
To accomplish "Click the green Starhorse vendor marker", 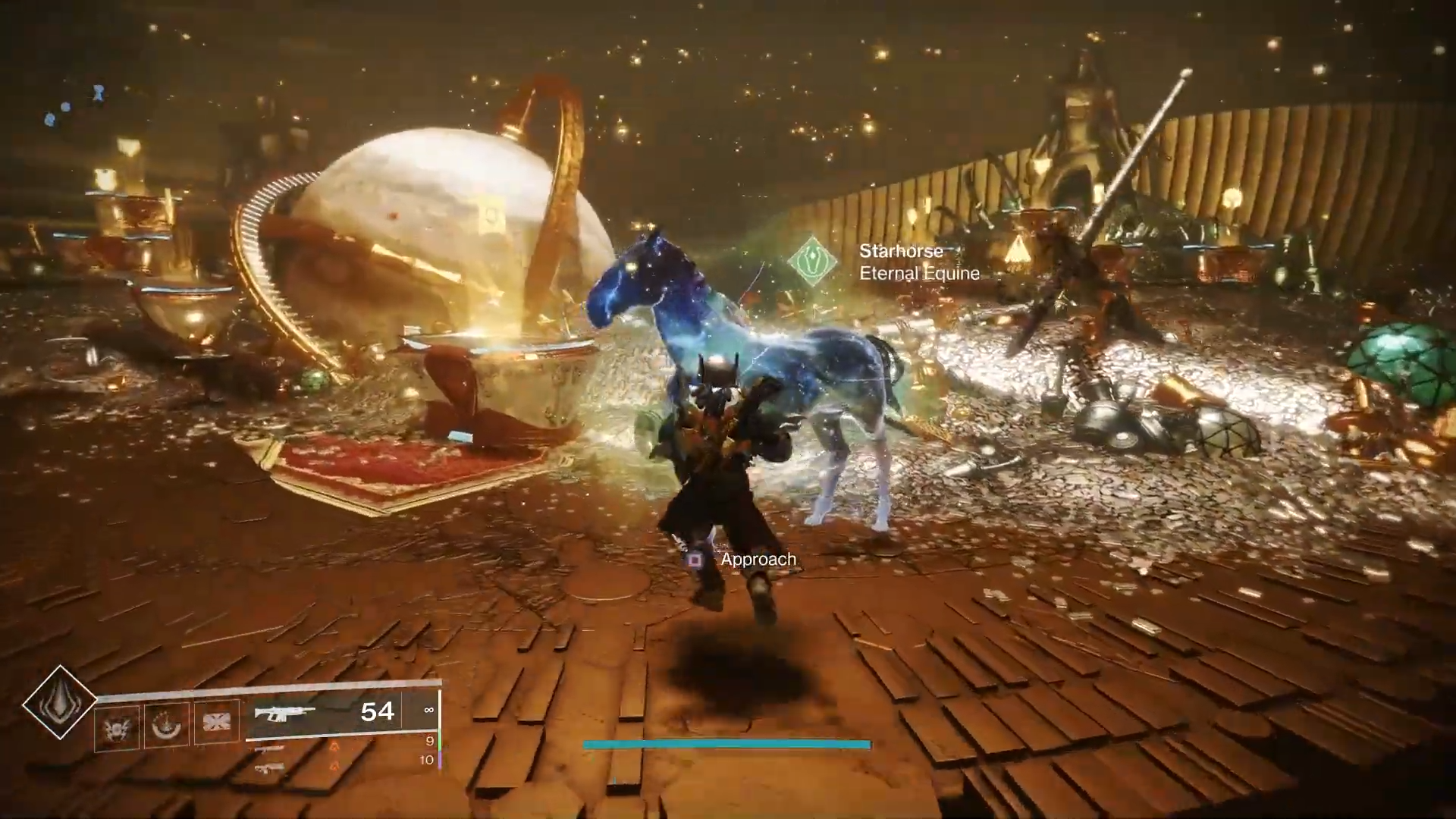I will coord(812,261).
